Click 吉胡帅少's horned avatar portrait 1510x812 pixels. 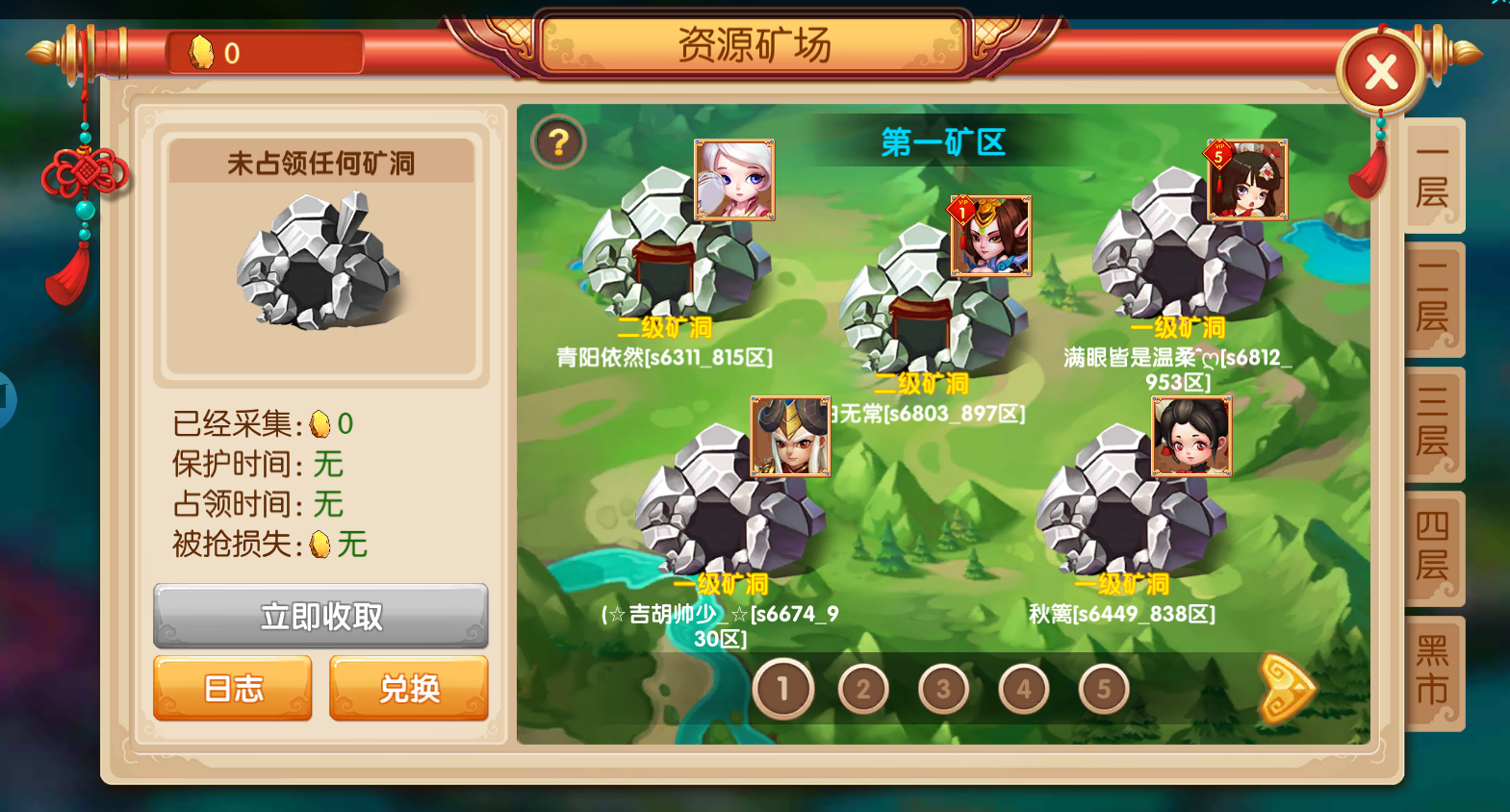point(789,438)
